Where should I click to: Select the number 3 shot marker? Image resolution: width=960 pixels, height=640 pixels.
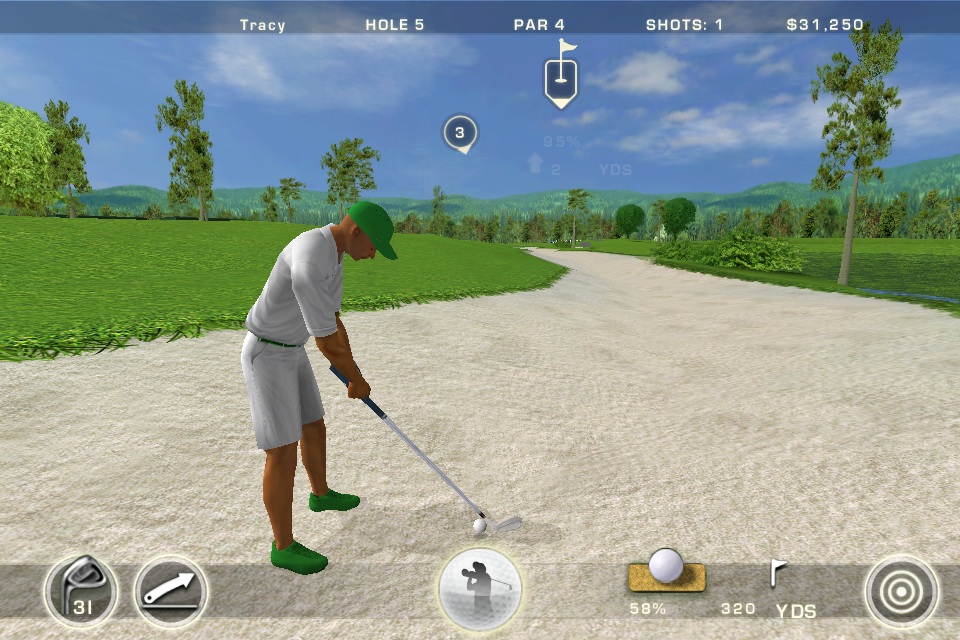point(460,133)
